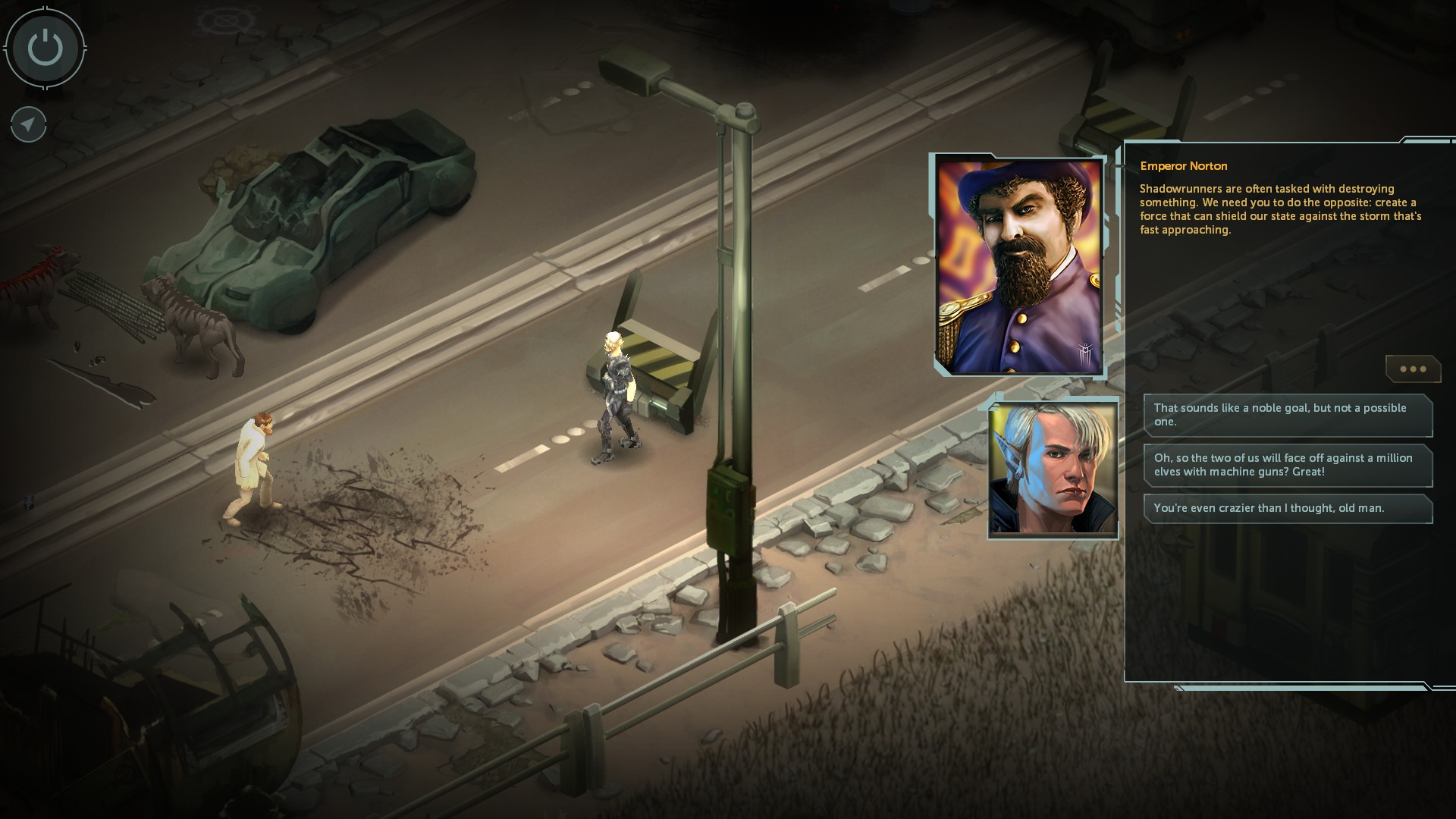Viewport: 1456px width, 819px height.
Task: Click Emperor Norton's name label
Action: (x=1185, y=166)
